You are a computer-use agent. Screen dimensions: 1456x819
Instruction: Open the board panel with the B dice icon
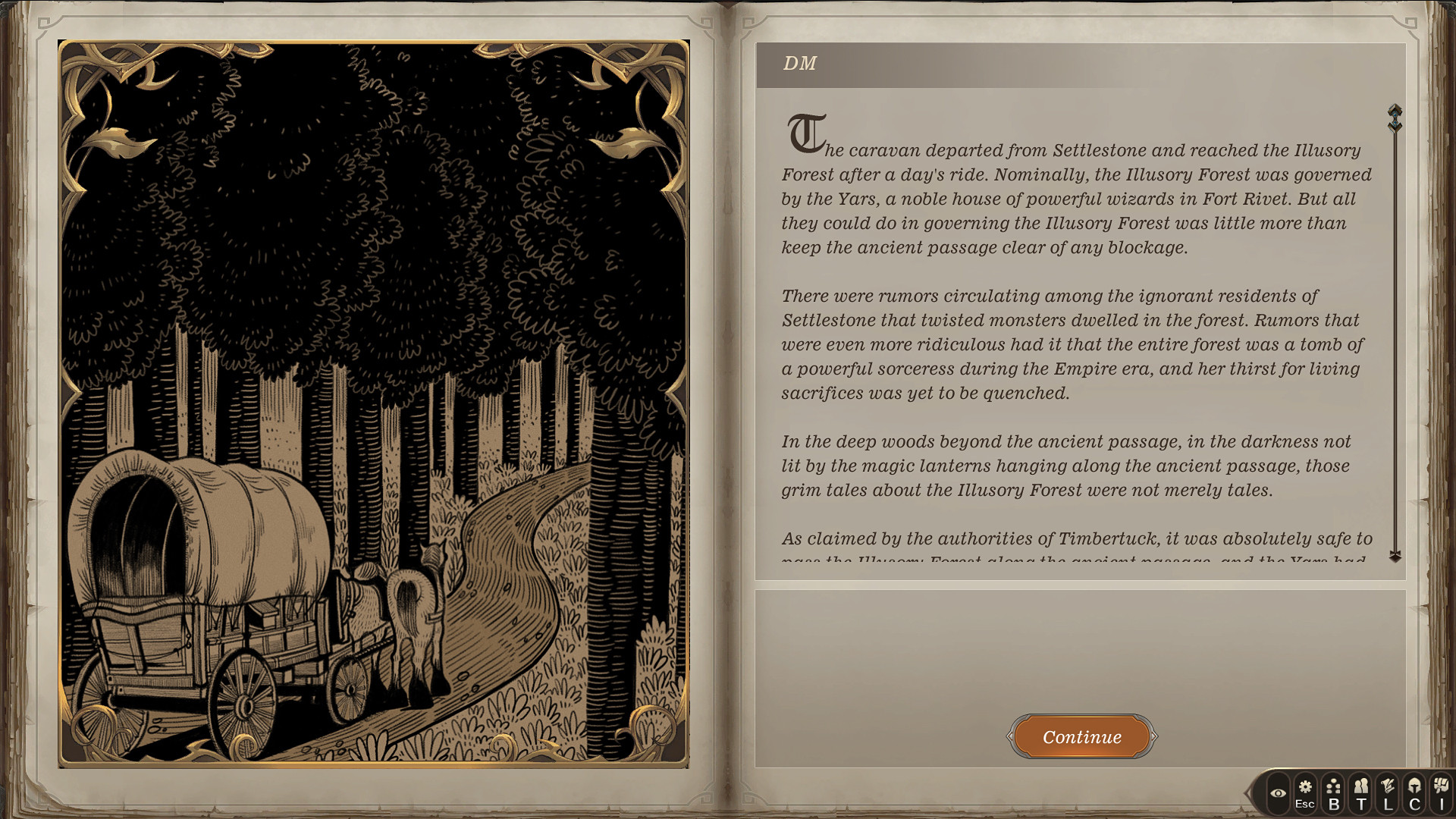tap(1335, 791)
